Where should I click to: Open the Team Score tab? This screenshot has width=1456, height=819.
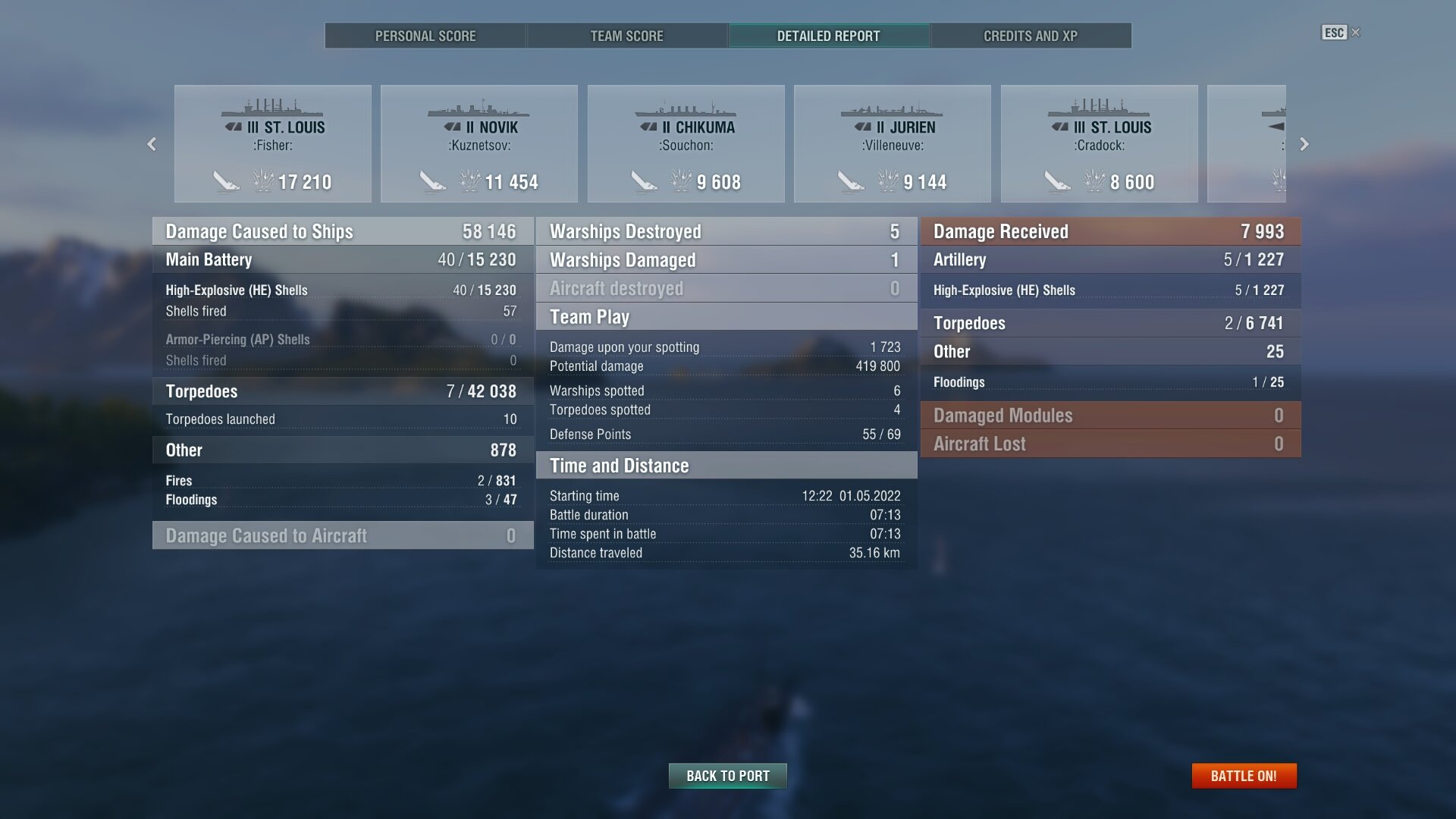(x=626, y=36)
